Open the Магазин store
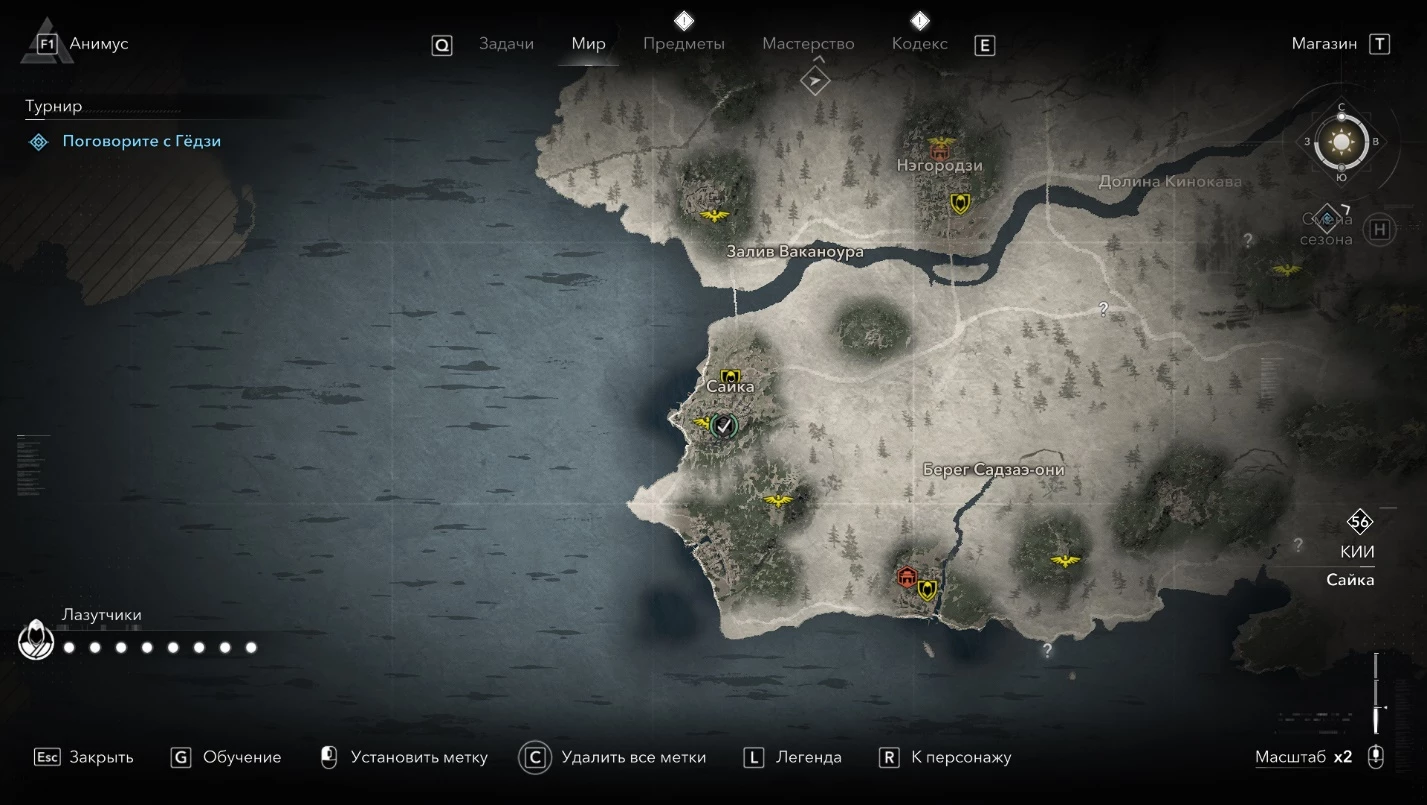 [x=1324, y=44]
